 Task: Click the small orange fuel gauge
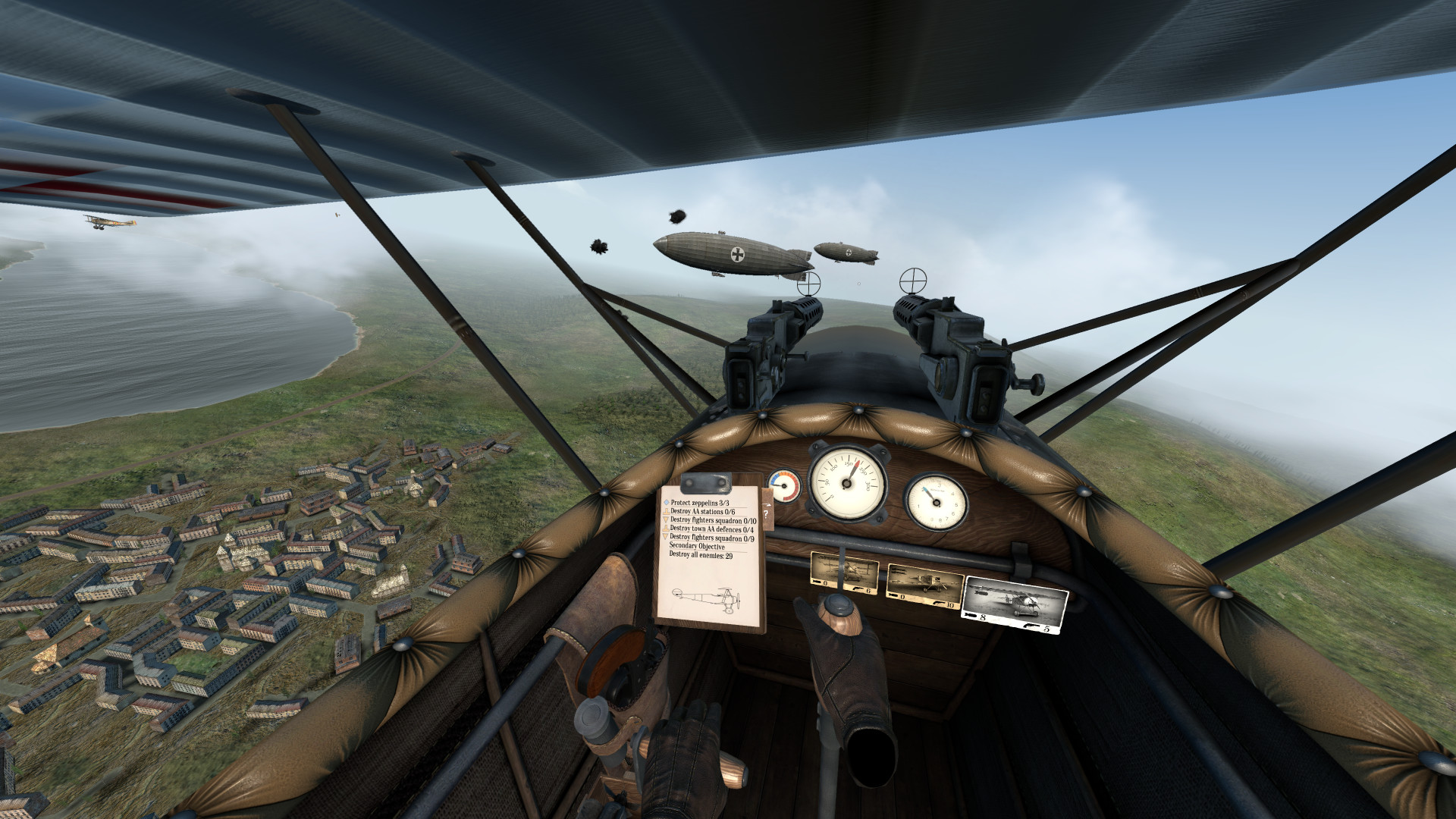coord(783,485)
